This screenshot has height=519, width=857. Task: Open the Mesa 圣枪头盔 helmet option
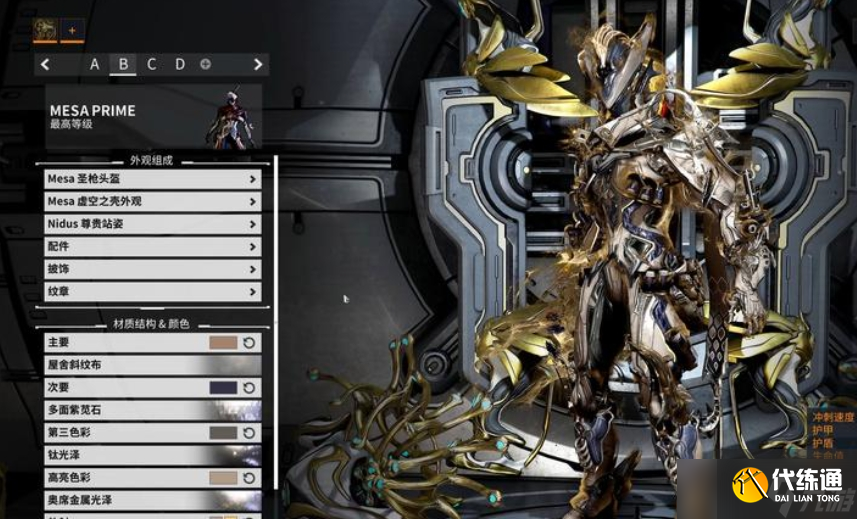coord(152,179)
